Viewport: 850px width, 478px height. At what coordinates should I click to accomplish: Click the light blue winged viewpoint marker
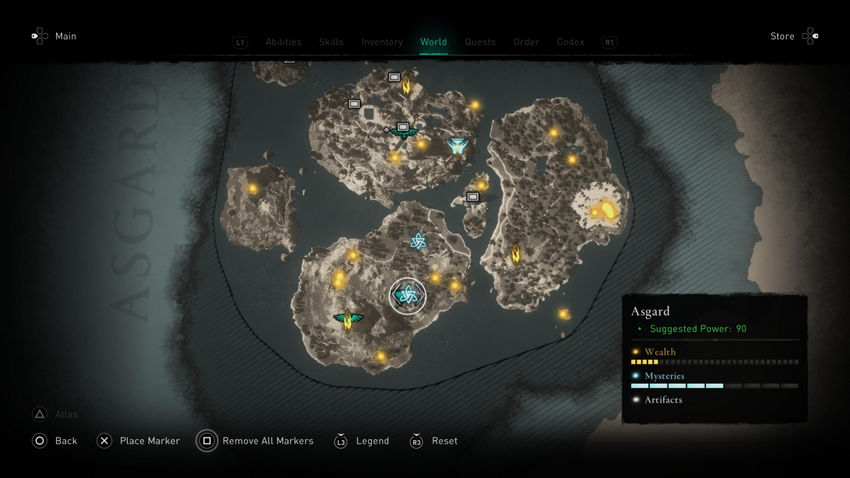458,146
